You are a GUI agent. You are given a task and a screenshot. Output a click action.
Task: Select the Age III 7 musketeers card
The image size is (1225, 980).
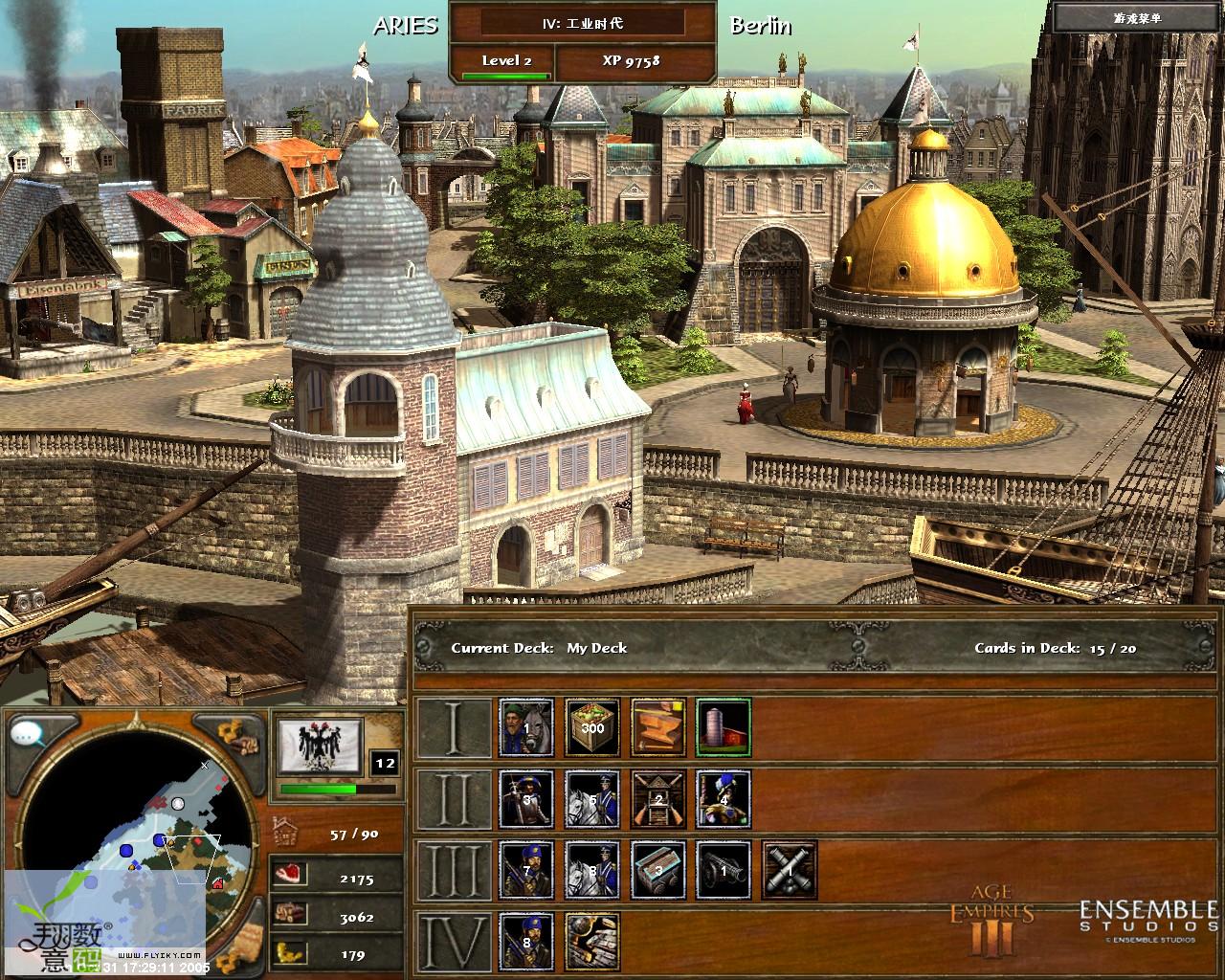coord(526,870)
